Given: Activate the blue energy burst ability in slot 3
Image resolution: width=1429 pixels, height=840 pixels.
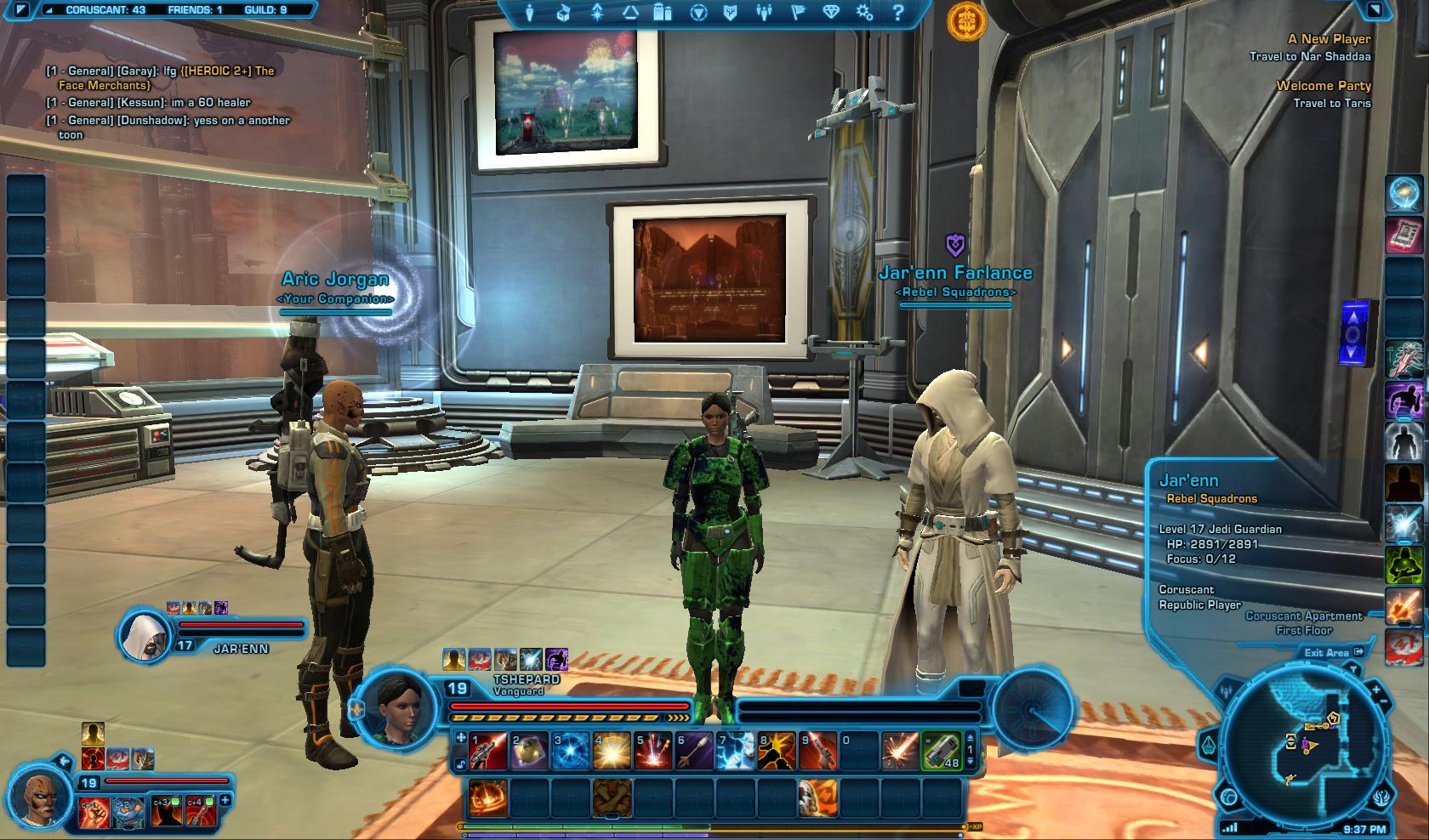Looking at the screenshot, I should 570,751.
